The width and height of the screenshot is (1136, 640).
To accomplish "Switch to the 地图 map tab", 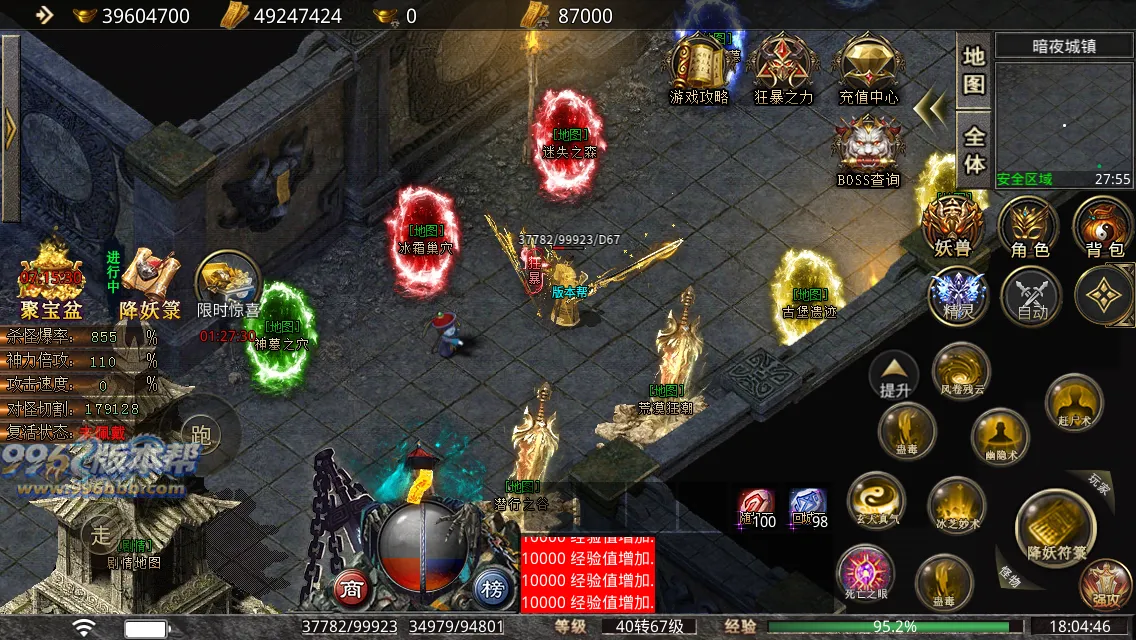I will (973, 70).
